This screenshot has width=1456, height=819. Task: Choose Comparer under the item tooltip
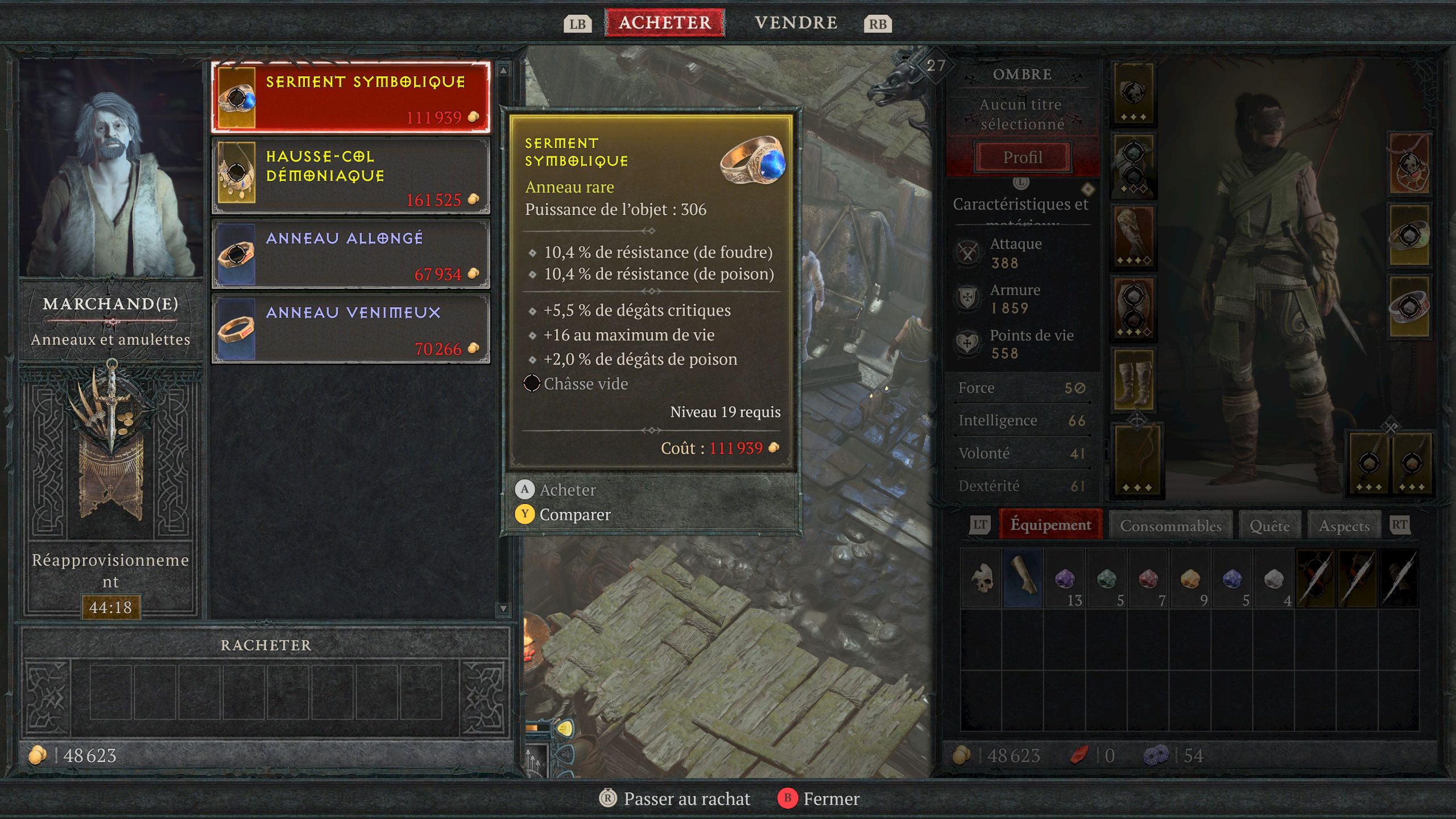coord(574,515)
